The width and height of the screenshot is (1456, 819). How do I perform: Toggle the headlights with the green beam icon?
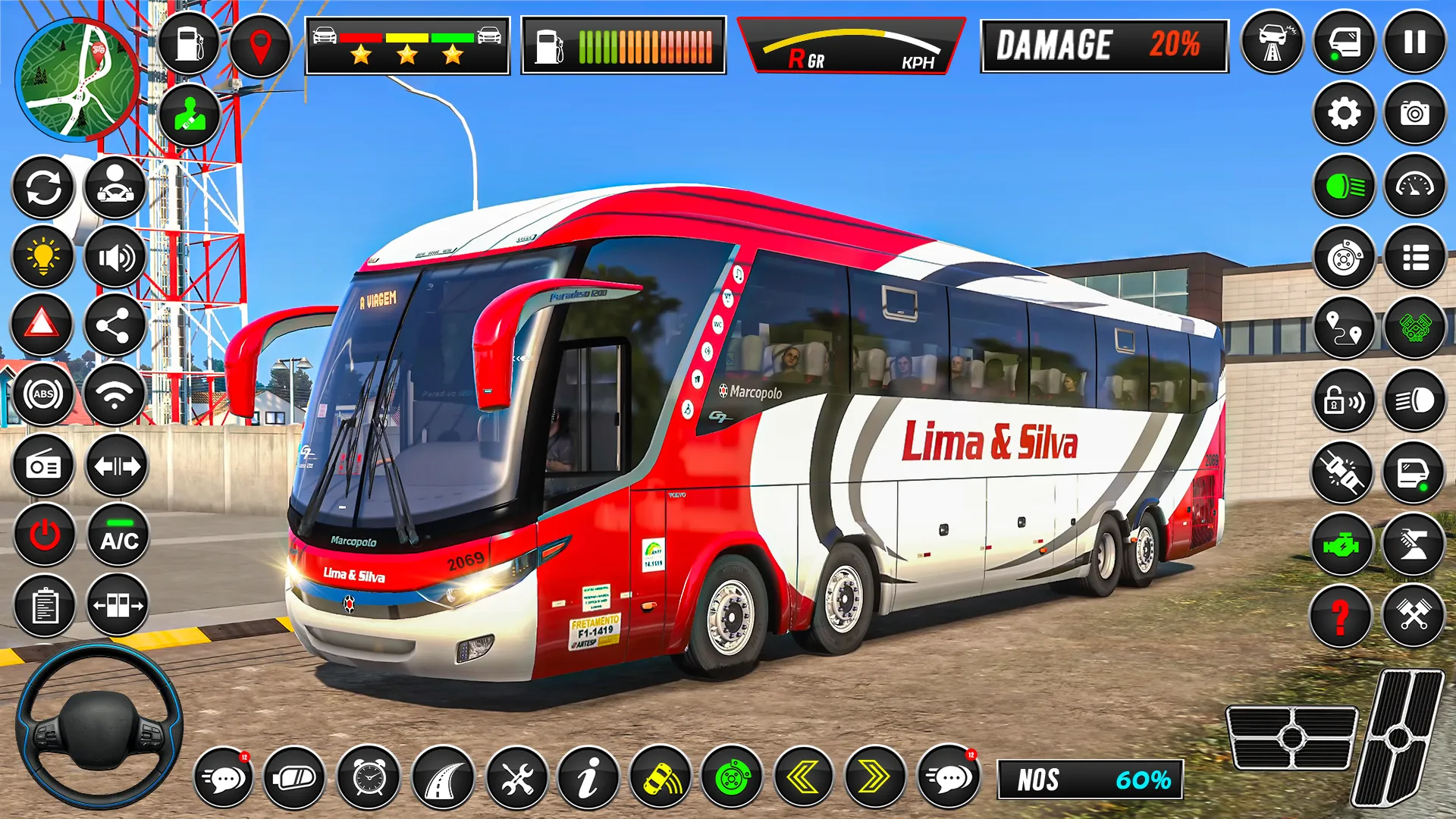coord(1343,184)
